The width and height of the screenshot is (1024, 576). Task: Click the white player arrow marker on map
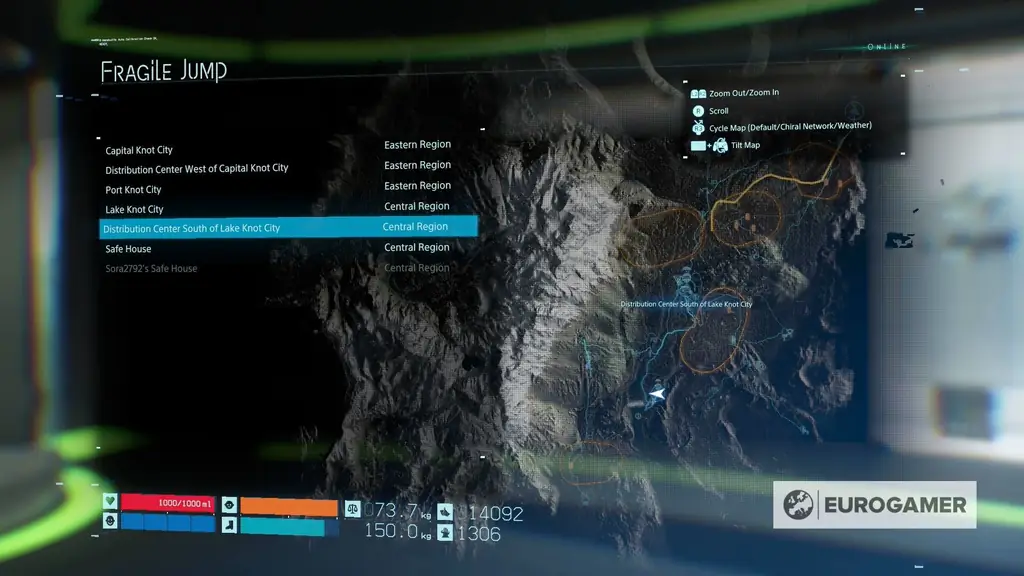coord(657,394)
